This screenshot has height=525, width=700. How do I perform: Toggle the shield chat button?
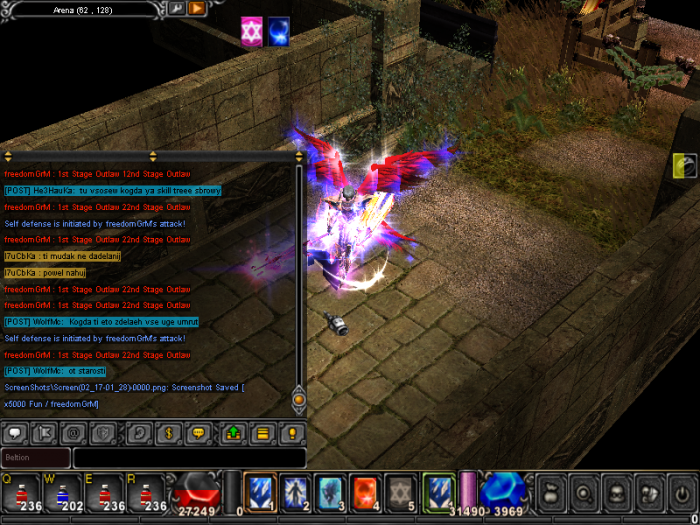coord(101,434)
